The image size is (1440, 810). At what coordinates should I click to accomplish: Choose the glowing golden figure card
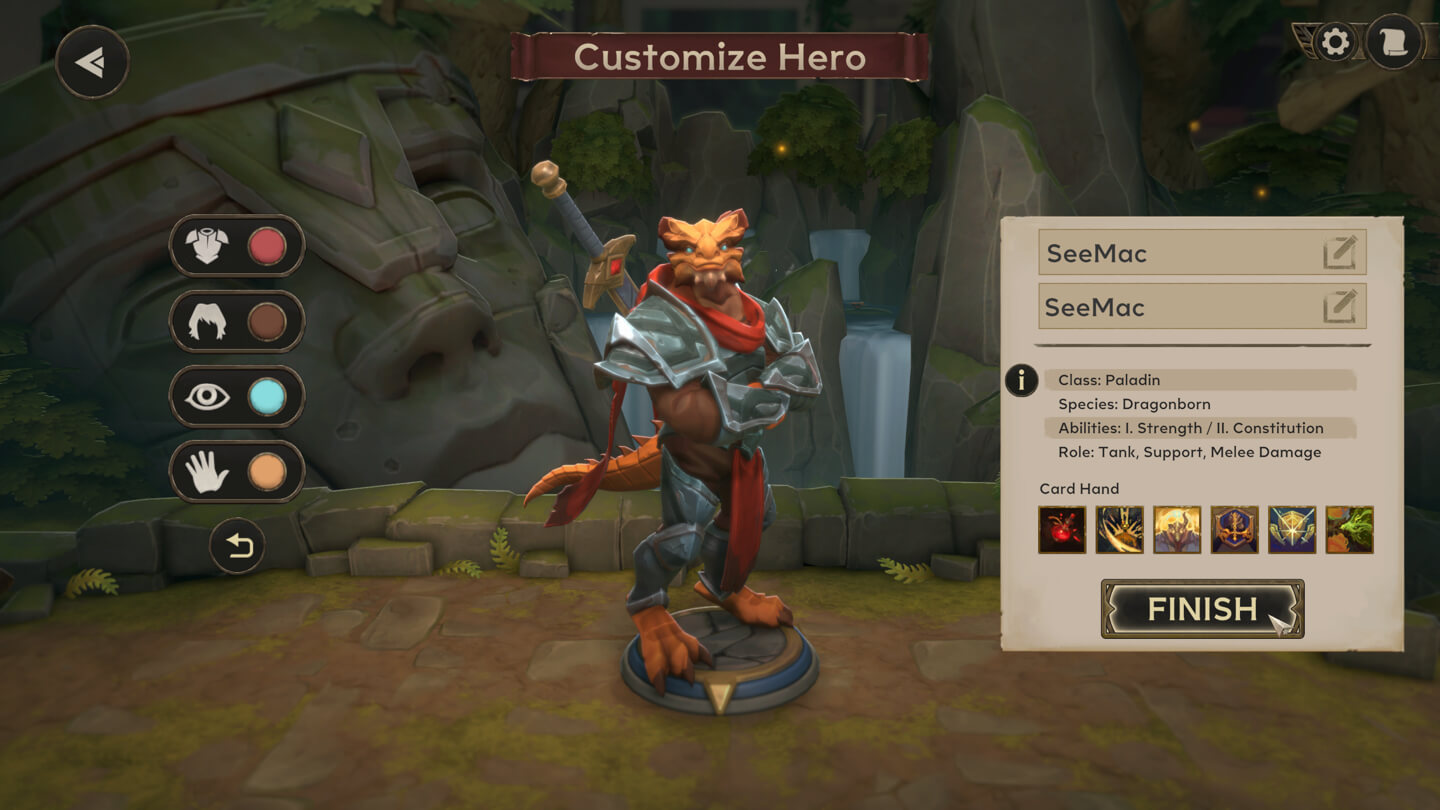[1177, 530]
